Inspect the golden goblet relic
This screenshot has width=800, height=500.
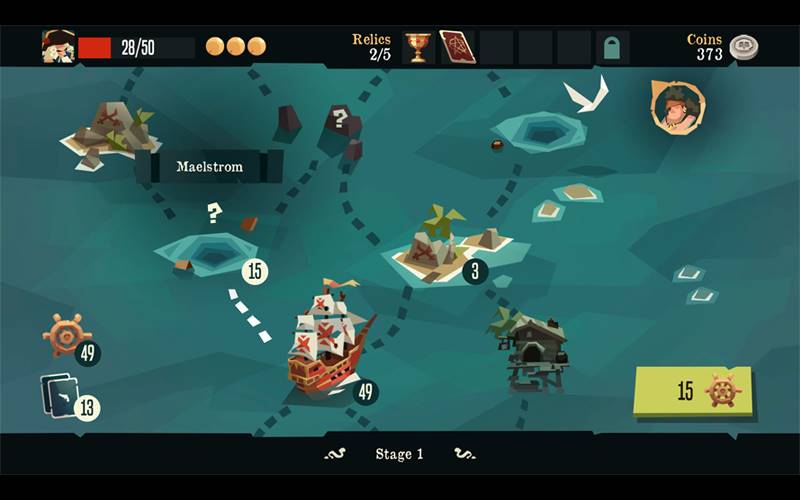pyautogui.click(x=417, y=47)
